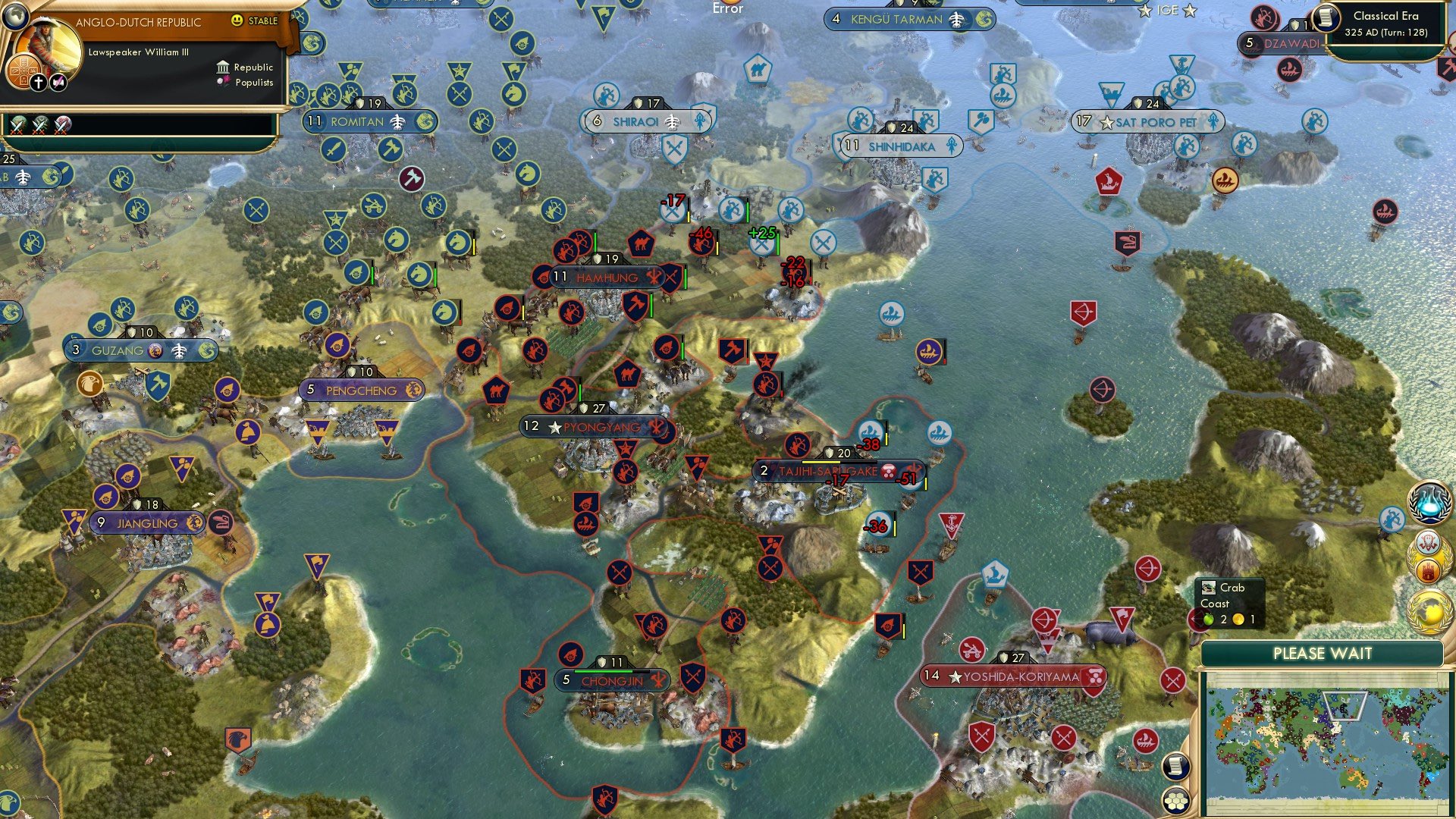This screenshot has height=819, width=1456.
Task: Open the blue diplomacy medallion on the right edge
Action: (x=1429, y=503)
